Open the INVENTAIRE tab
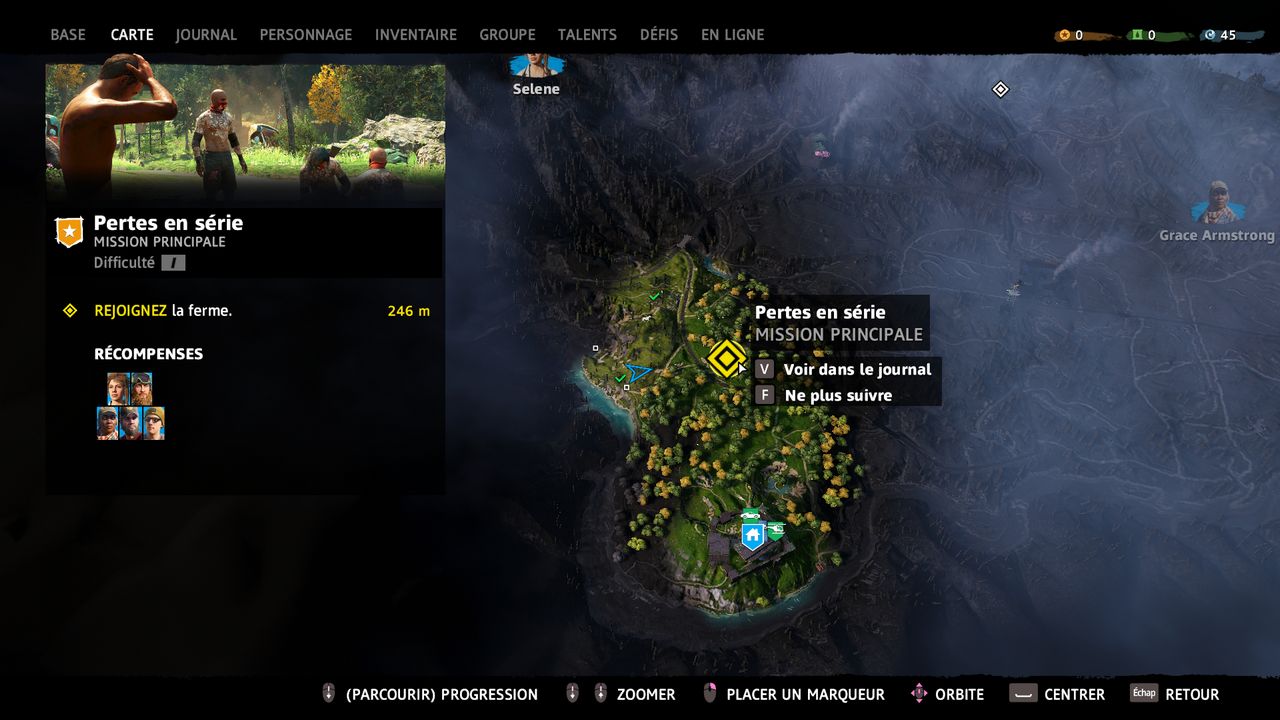Image resolution: width=1280 pixels, height=720 pixels. tap(416, 34)
